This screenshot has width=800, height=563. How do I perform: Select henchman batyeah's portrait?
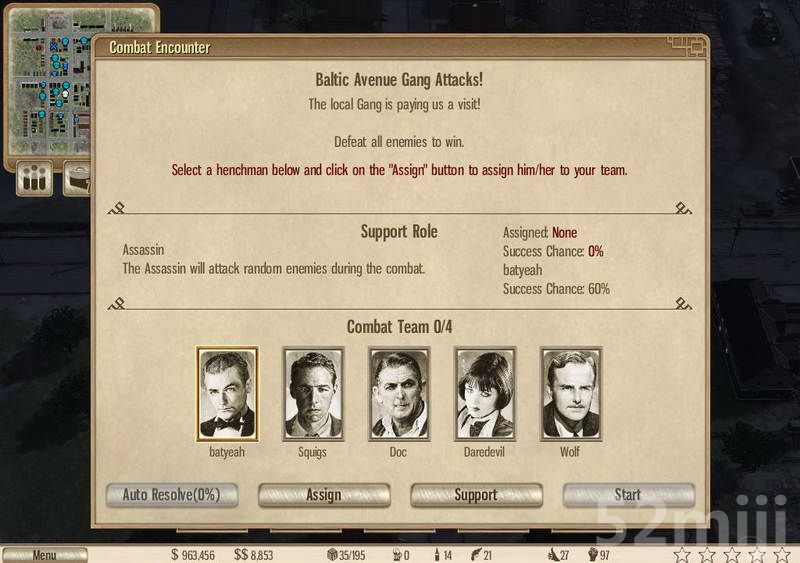227,394
